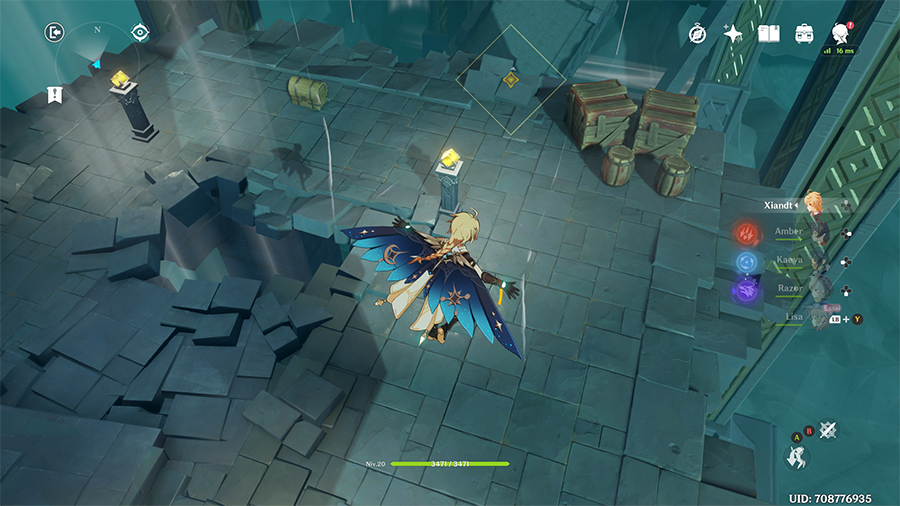Click the crossed-swords attack icon
Image resolution: width=900 pixels, height=506 pixels.
(x=827, y=430)
